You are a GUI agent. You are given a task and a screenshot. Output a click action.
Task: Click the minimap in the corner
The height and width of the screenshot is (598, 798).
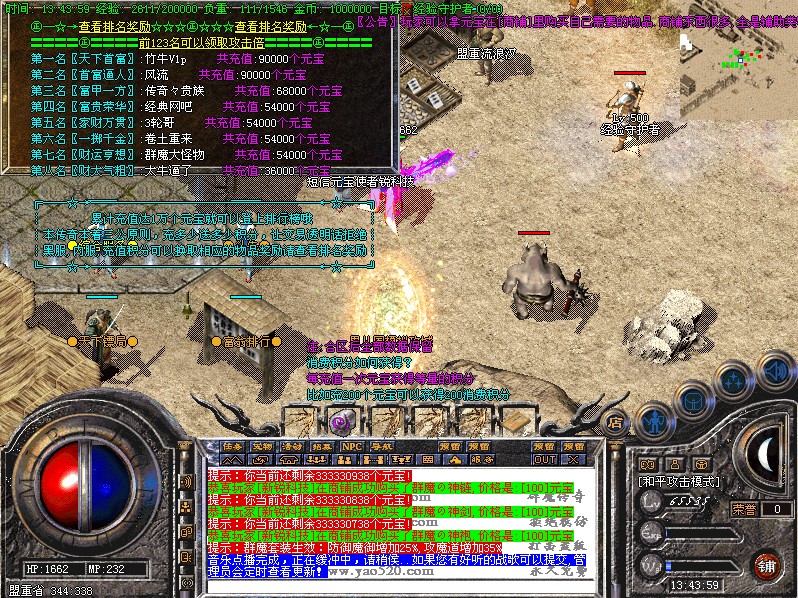pyautogui.click(x=738, y=70)
